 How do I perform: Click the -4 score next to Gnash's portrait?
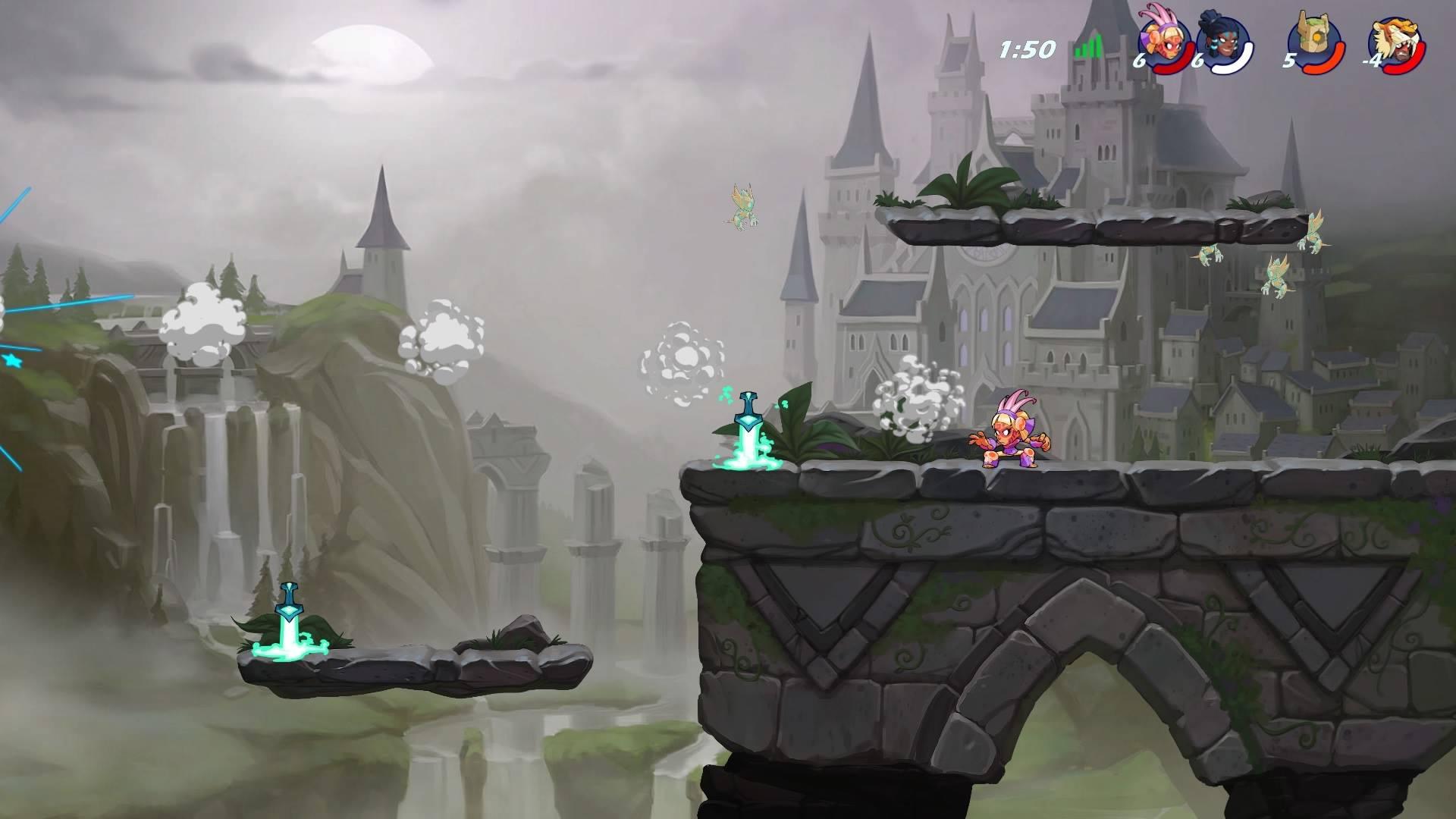click(1373, 62)
